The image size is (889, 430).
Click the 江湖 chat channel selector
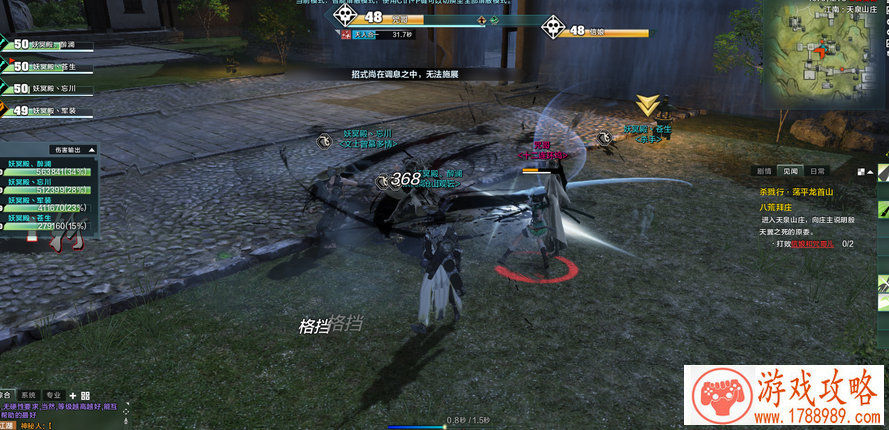8,424
